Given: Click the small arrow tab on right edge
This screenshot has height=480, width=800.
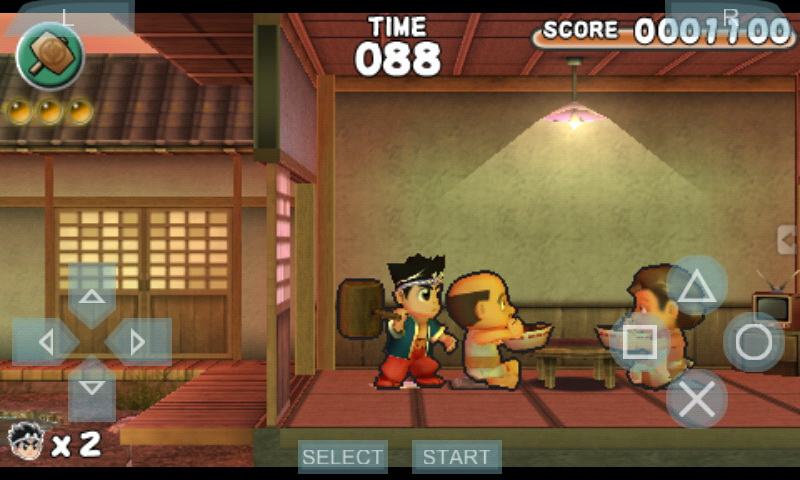Looking at the screenshot, I should point(789,240).
